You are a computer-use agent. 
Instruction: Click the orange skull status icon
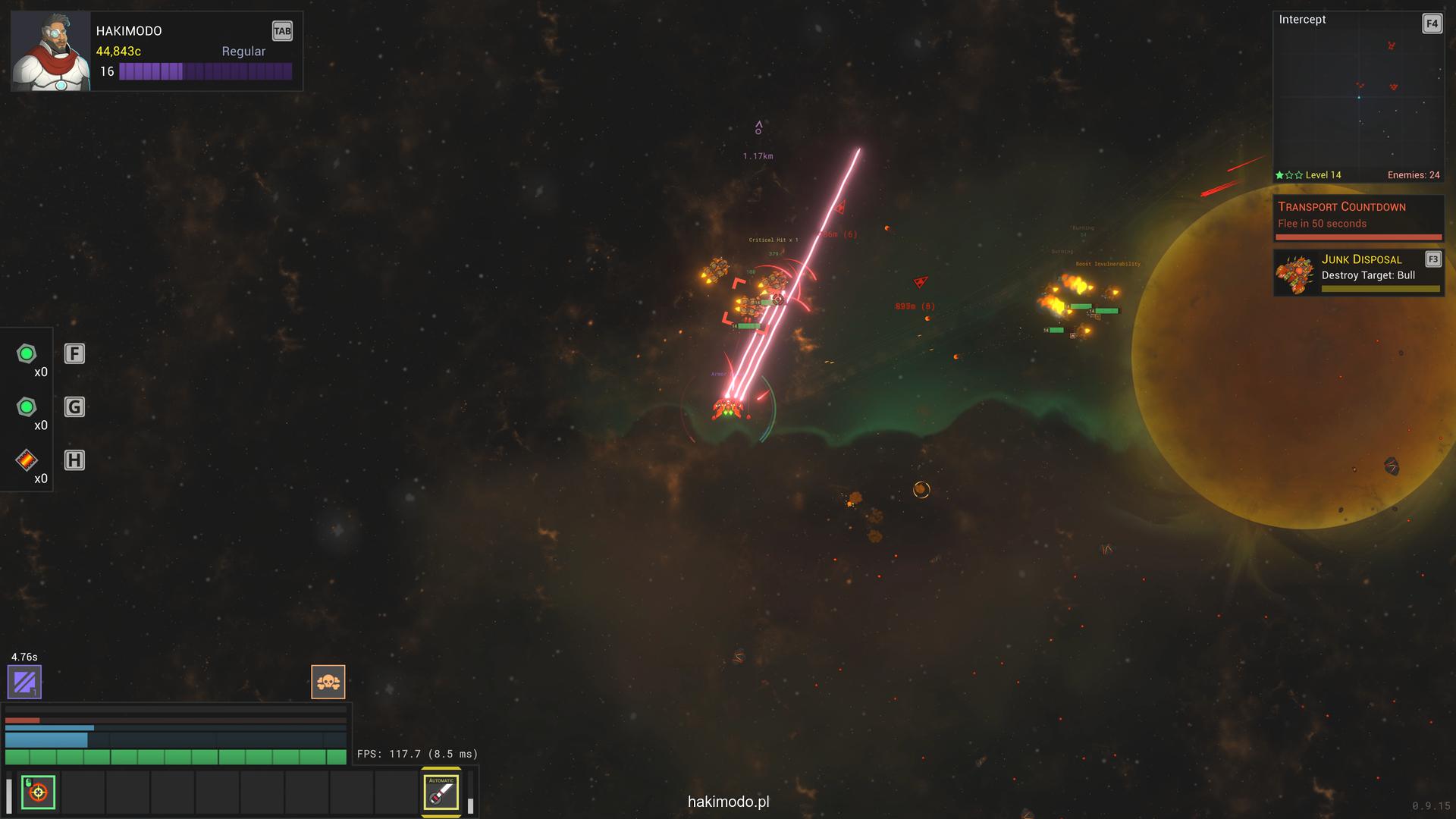(328, 682)
